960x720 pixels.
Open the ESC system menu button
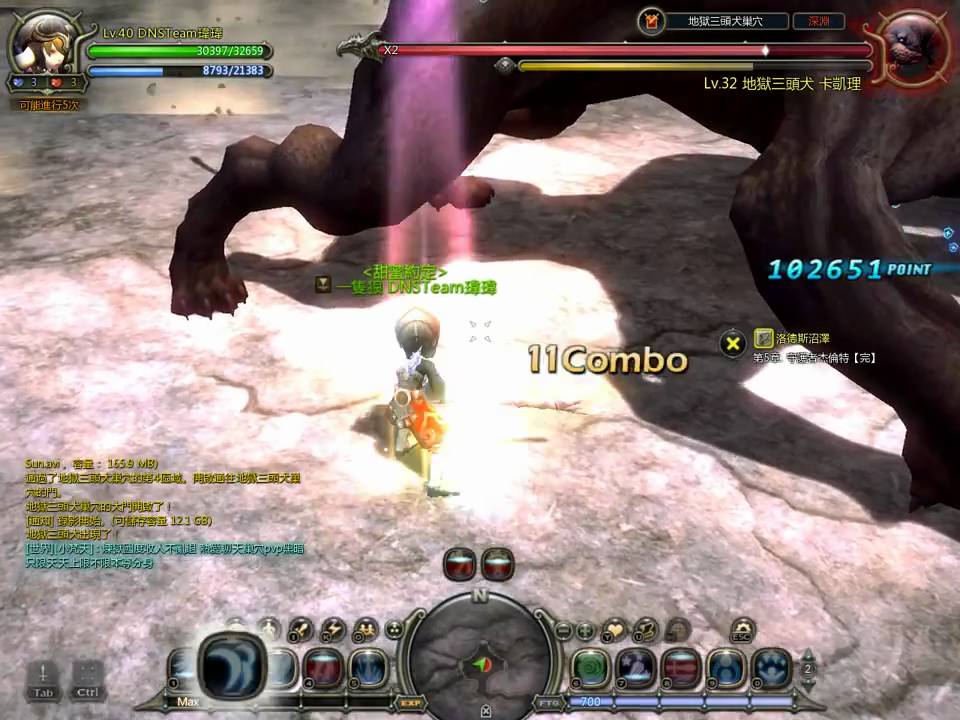pos(741,630)
